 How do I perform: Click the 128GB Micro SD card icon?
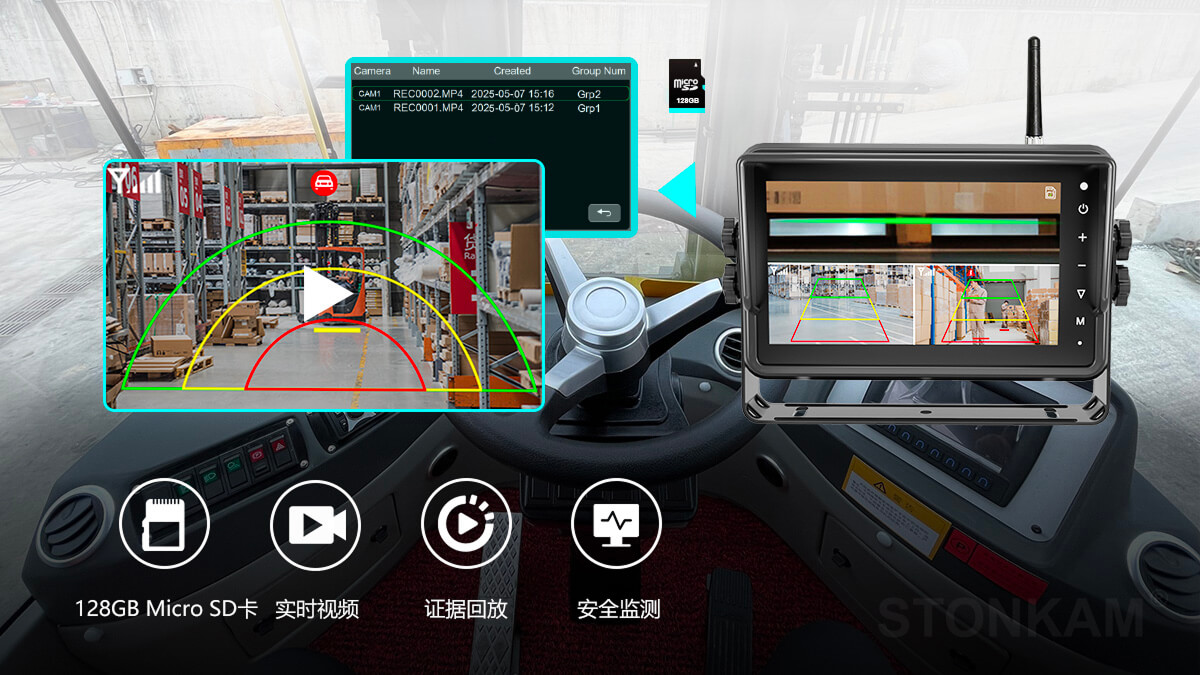point(164,524)
